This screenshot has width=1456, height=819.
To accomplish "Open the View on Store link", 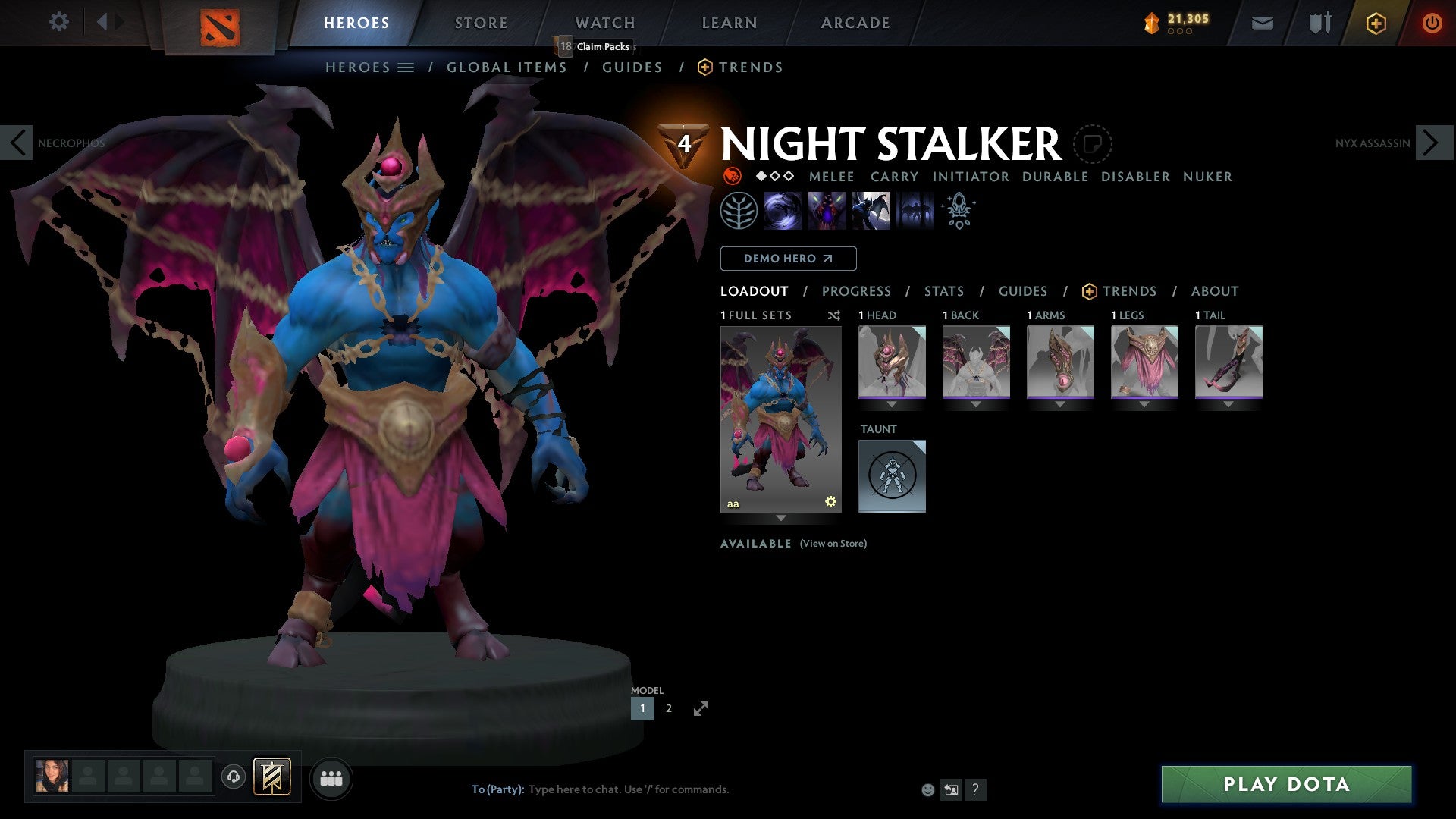I will tap(833, 544).
